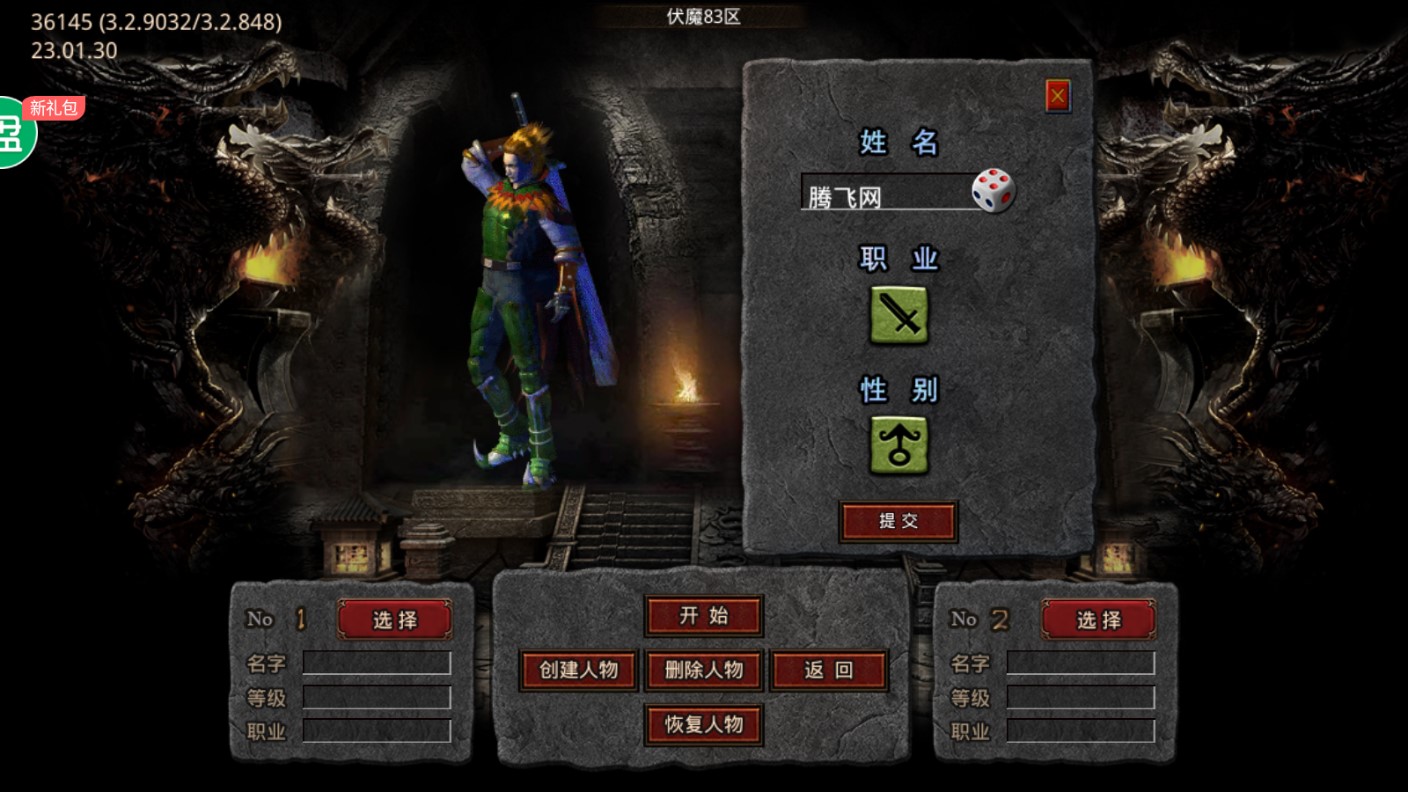Viewport: 1408px width, 792px height.
Task: Click 删除人物 to delete a character
Action: [x=703, y=670]
